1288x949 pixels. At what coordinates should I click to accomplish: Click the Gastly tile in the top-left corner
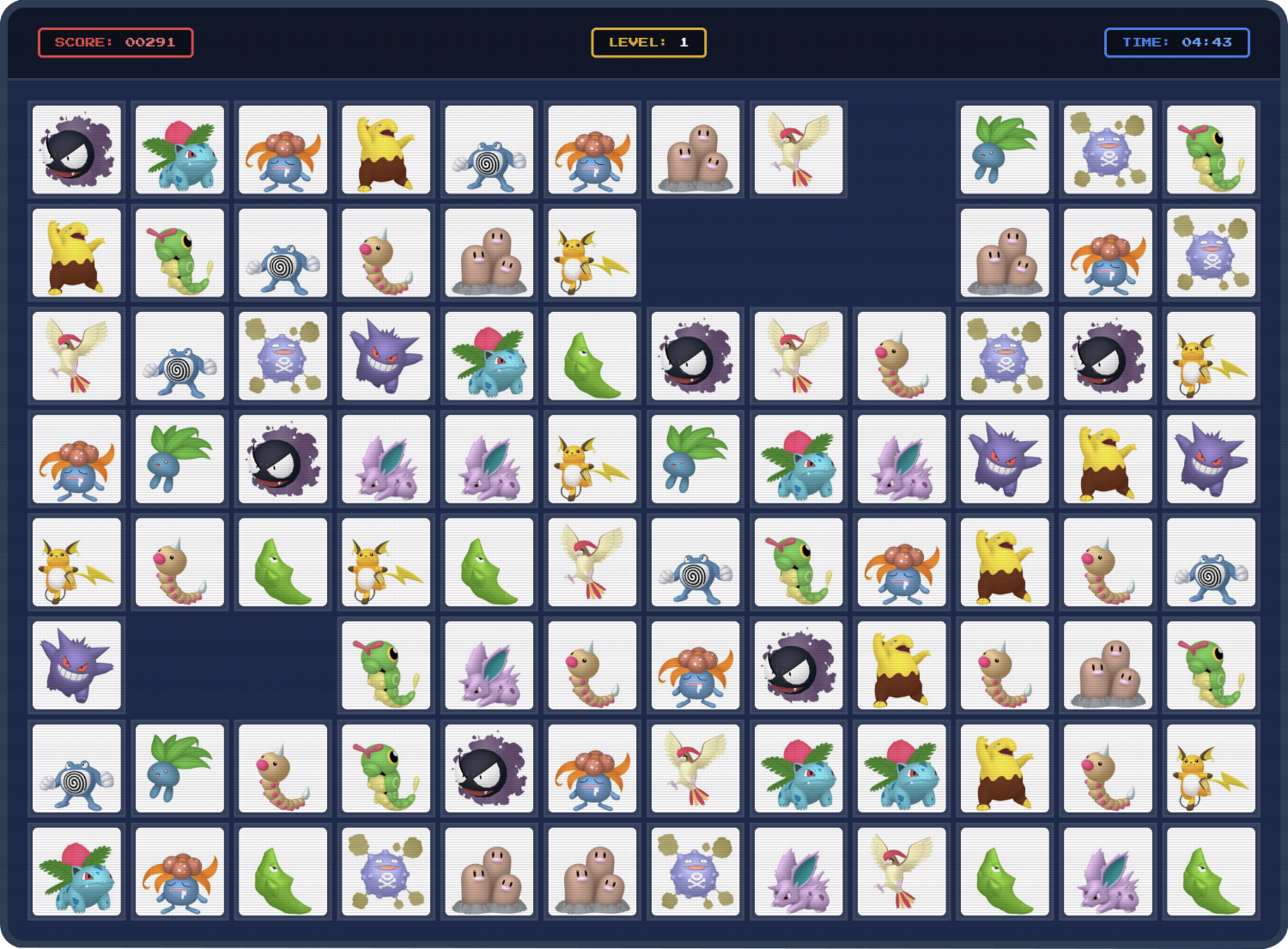coord(76,150)
